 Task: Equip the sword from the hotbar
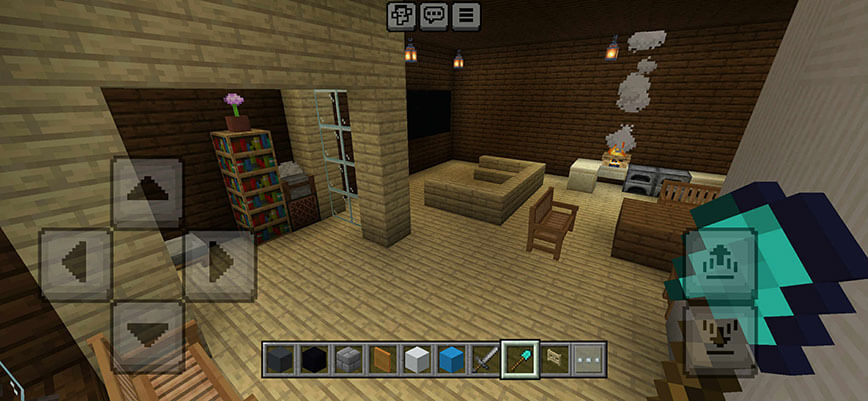pyautogui.click(x=485, y=358)
